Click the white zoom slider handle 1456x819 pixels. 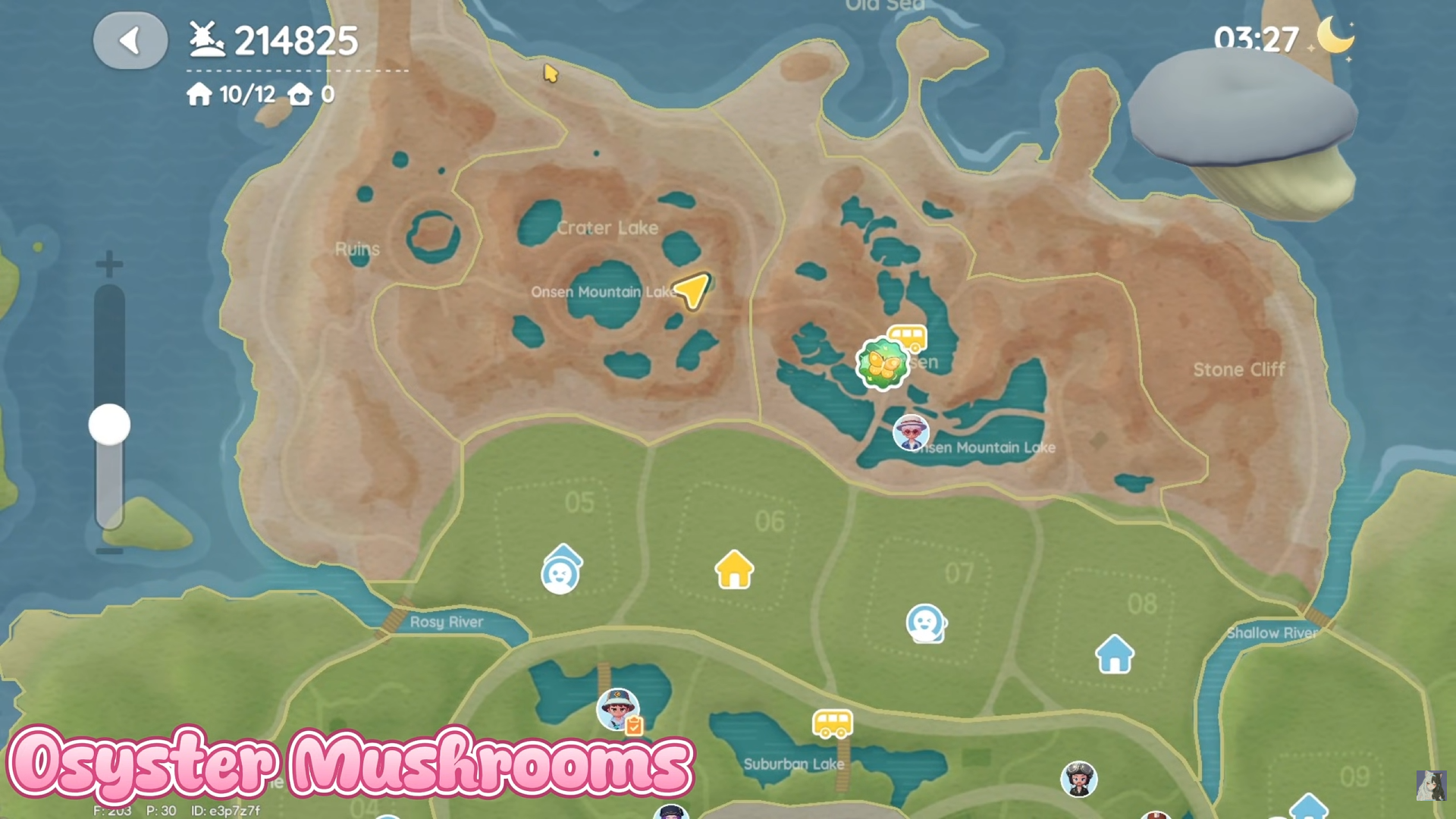click(109, 425)
